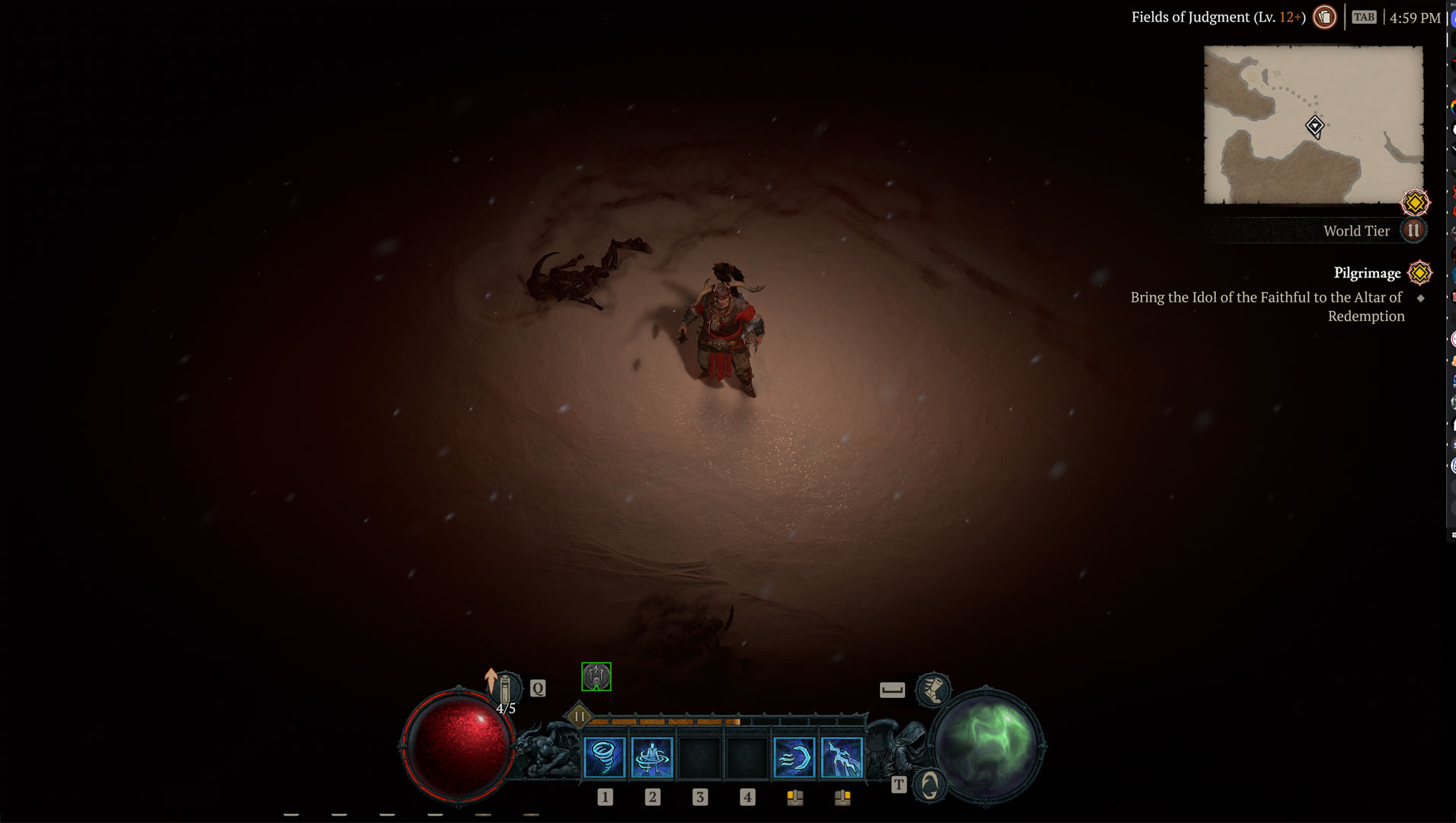Select the green-framed trident skull buff icon

(x=596, y=677)
